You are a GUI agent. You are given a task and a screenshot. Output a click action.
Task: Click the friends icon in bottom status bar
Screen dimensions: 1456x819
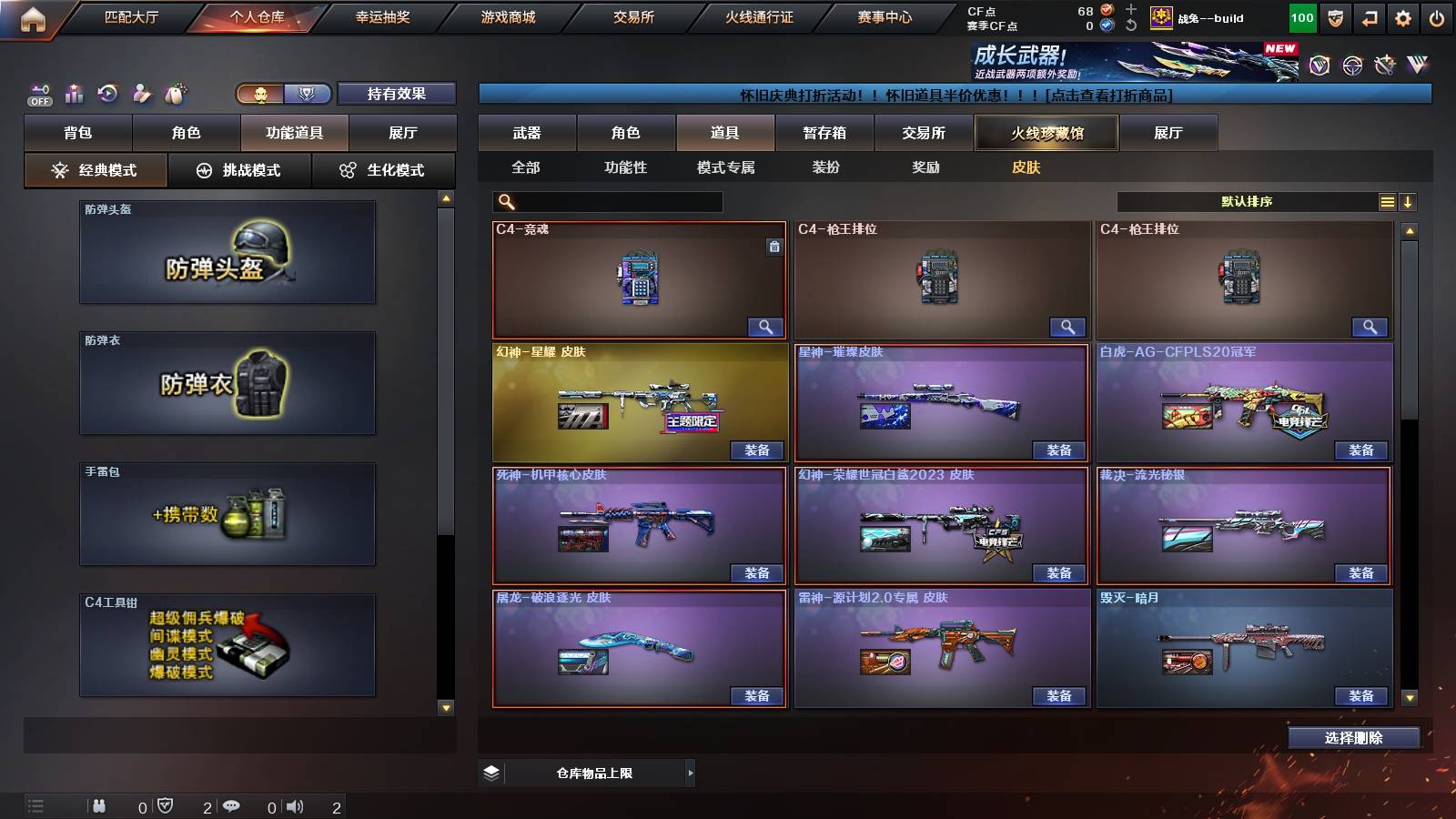[x=100, y=805]
